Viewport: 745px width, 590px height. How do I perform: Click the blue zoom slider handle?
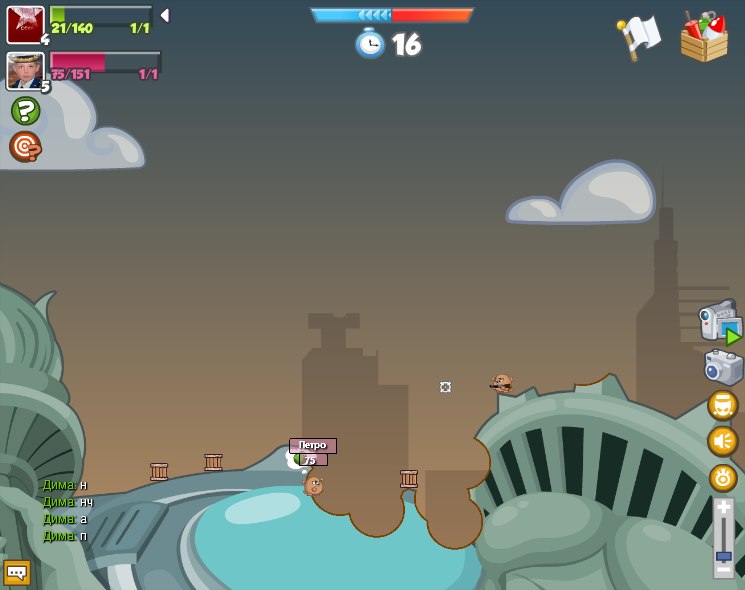(x=723, y=556)
